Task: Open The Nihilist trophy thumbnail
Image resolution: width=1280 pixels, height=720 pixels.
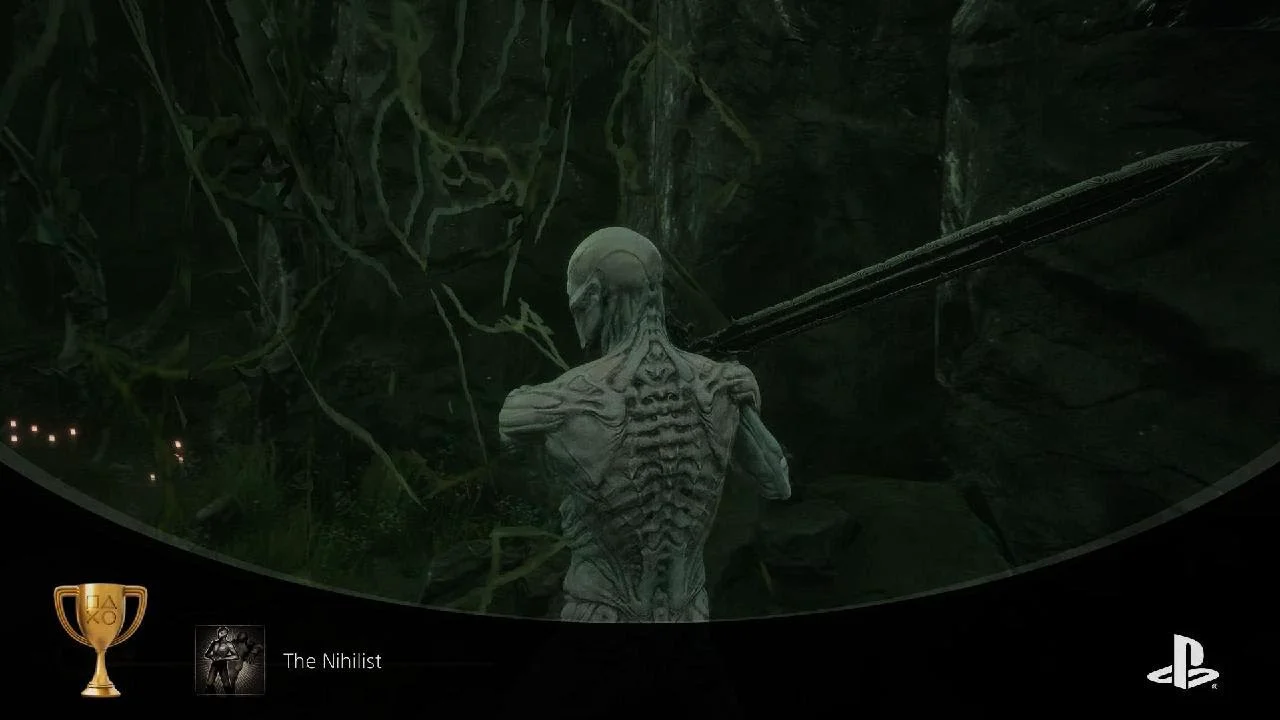Action: [x=230, y=660]
